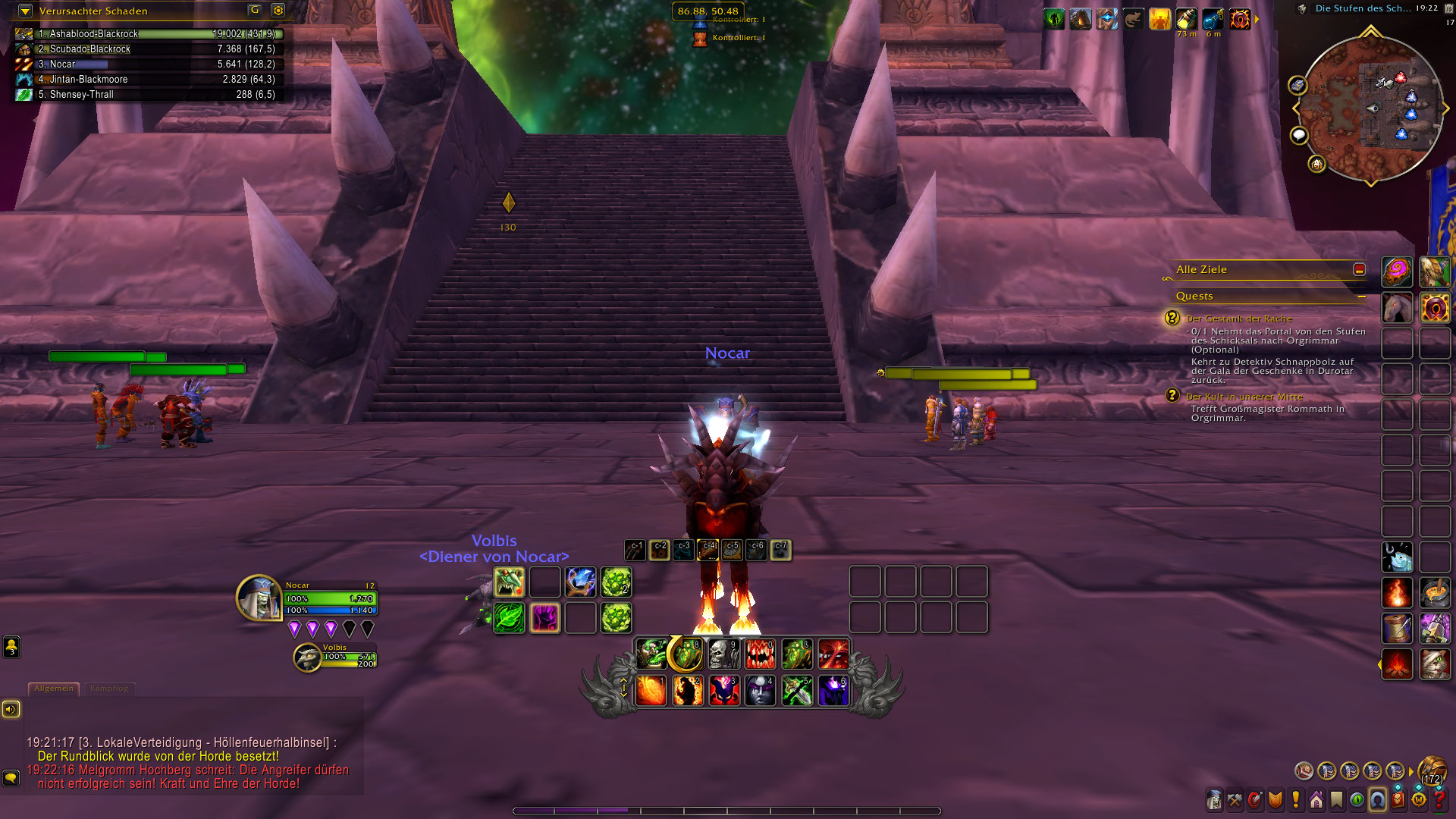Open the character info micro button
The width and height of the screenshot is (1456, 819).
(x=1215, y=800)
